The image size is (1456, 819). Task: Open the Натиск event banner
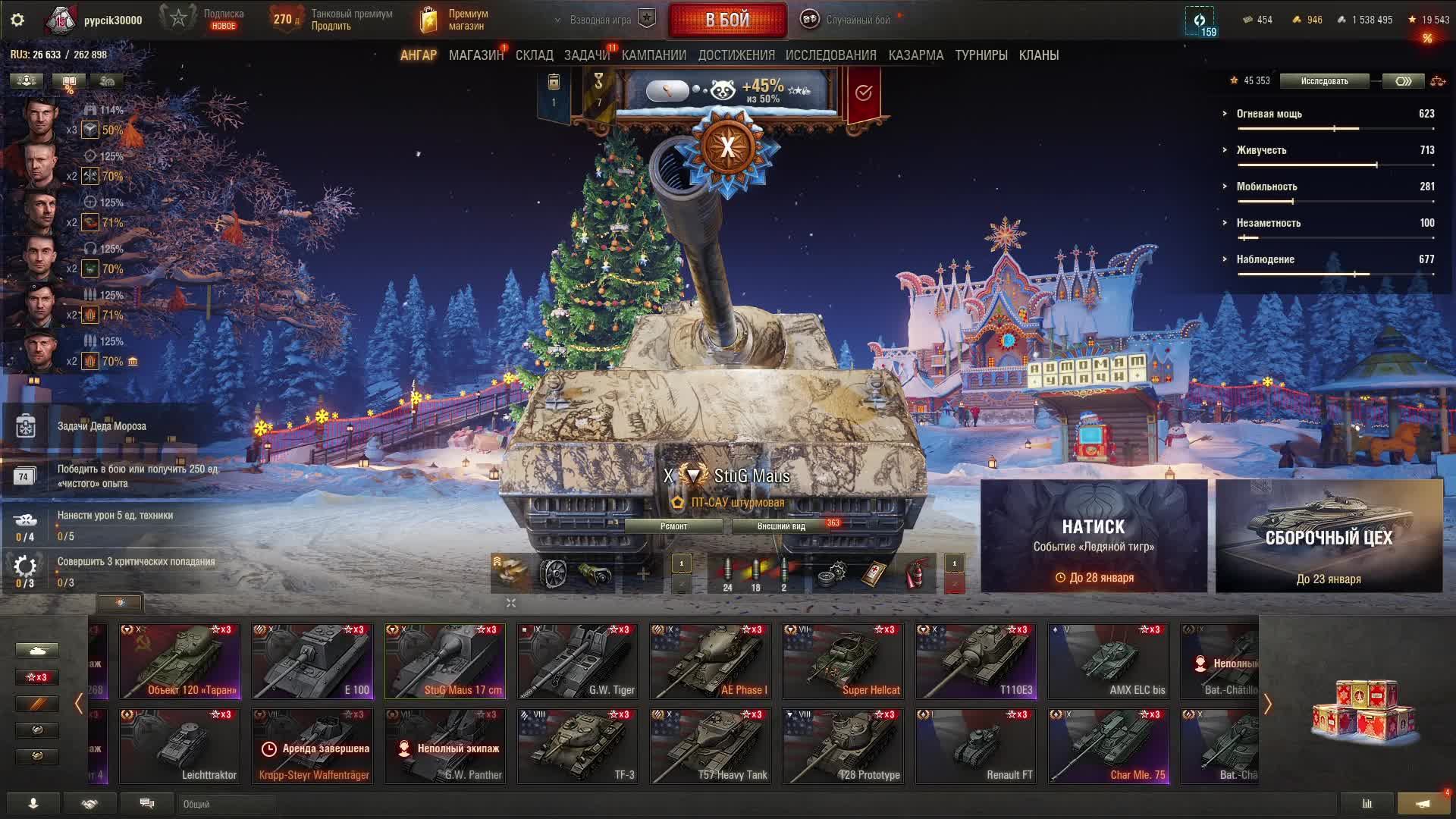pyautogui.click(x=1094, y=536)
